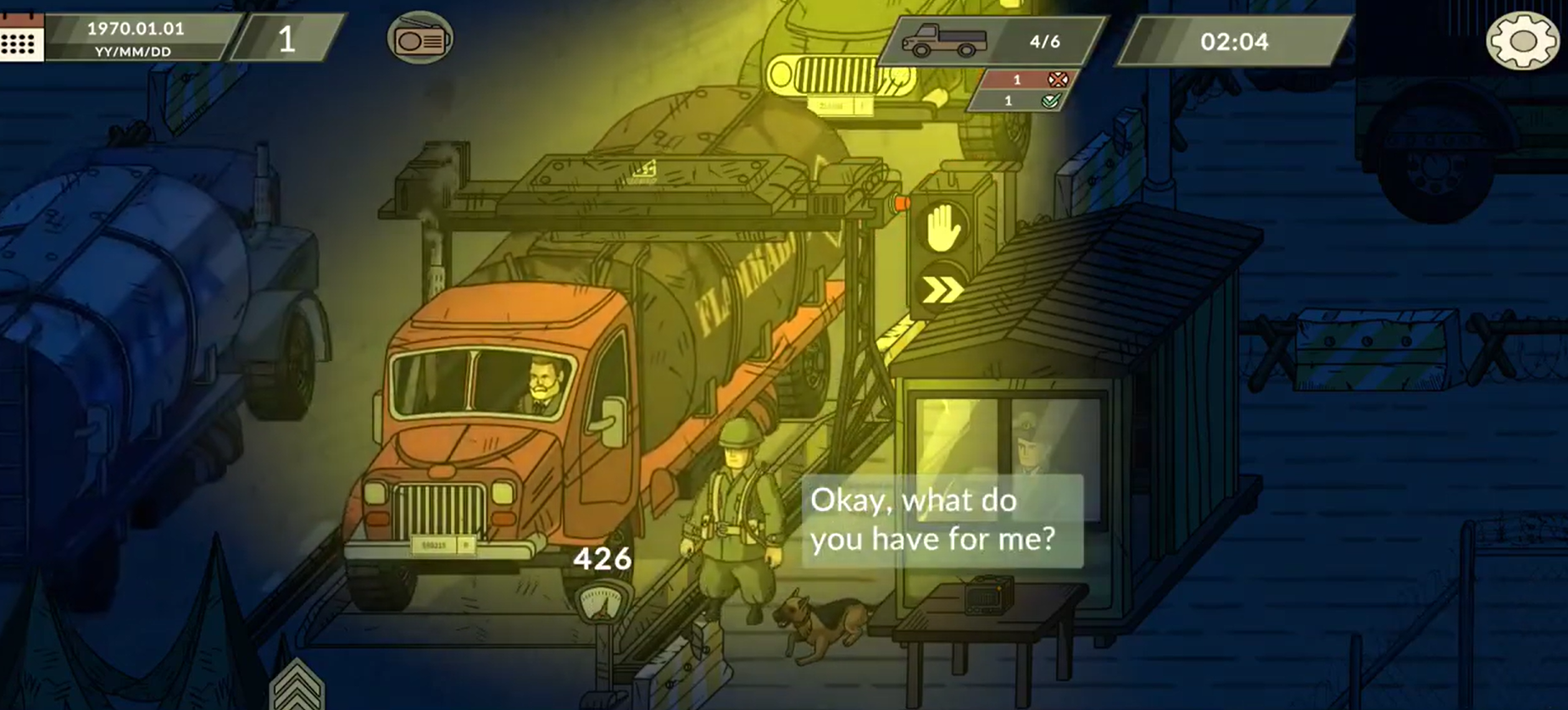Continue the "Okay, what do you have" dialogue
Image resolution: width=1568 pixels, height=710 pixels.
(x=942, y=519)
